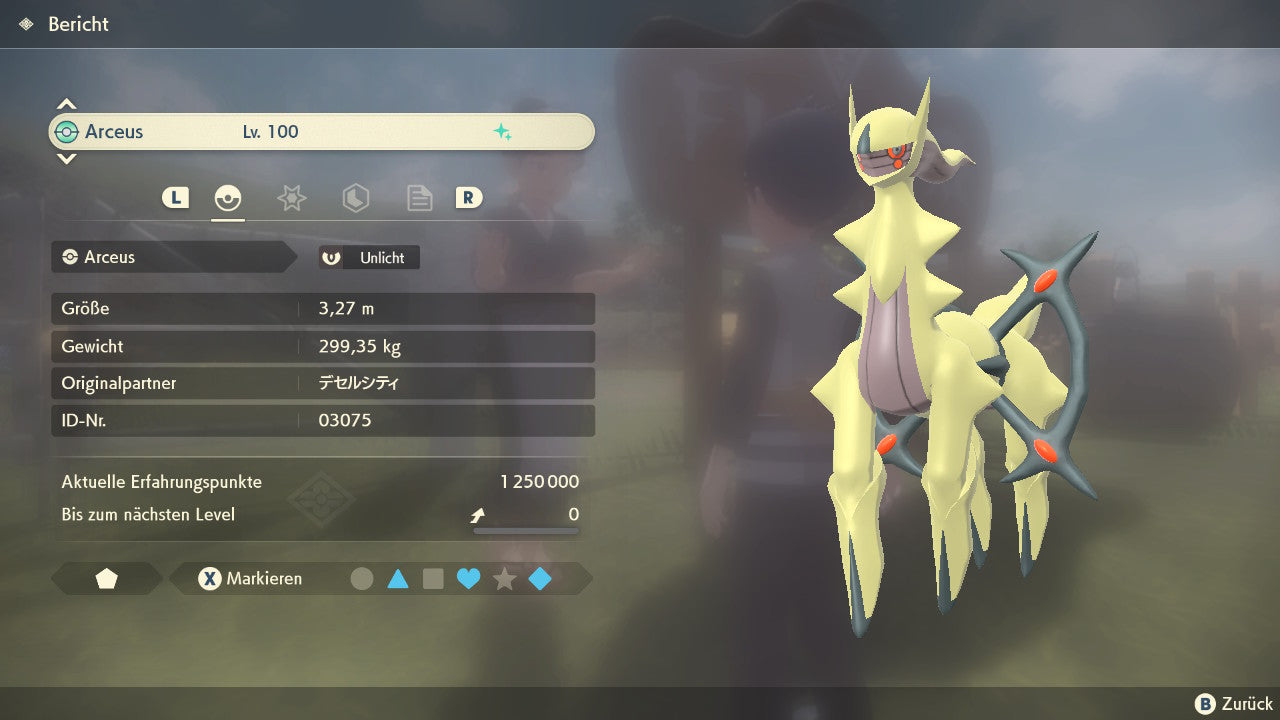Click the Unlicht type badge

[369, 258]
